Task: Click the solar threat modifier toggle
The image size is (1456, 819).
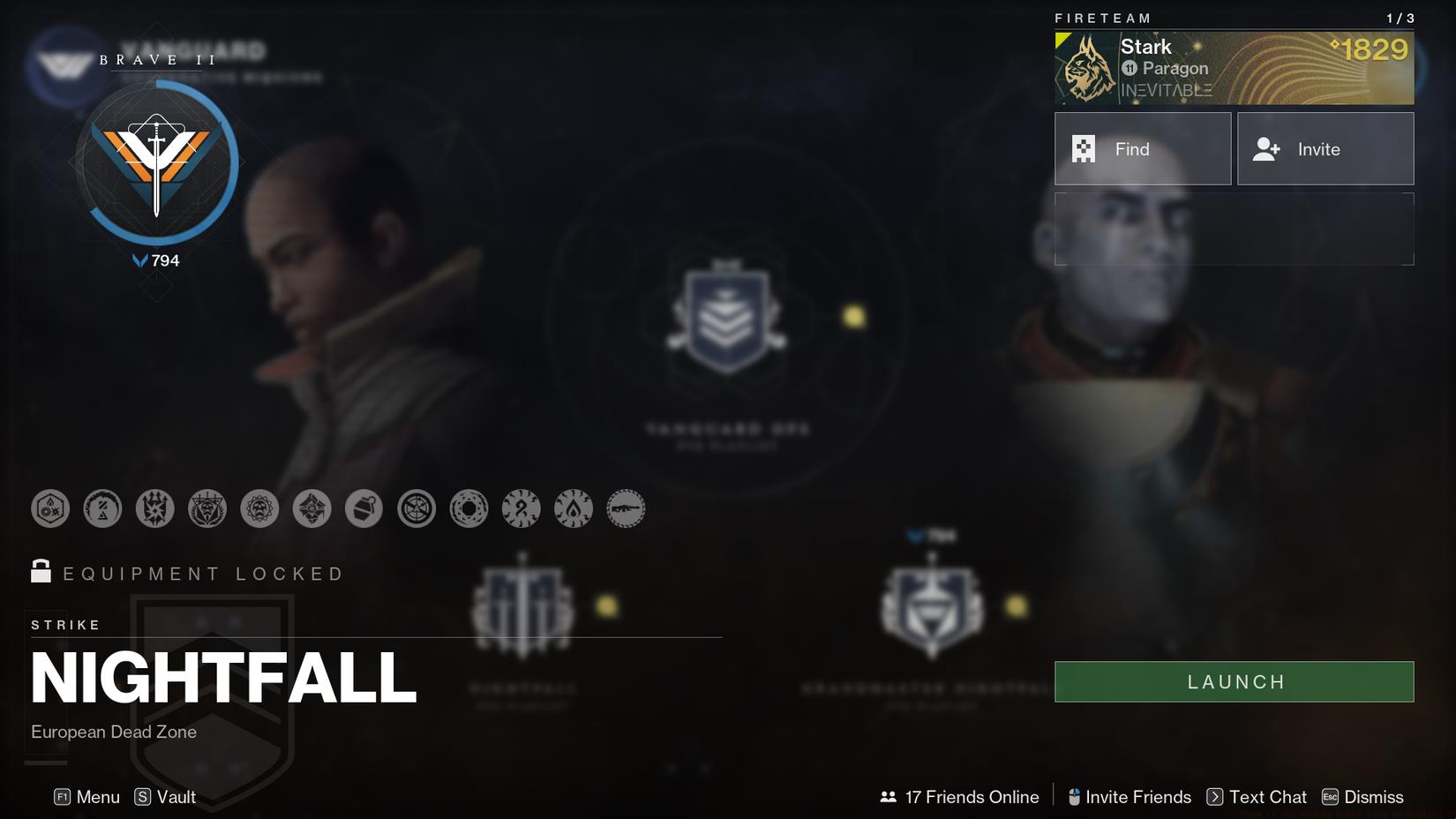Action: [x=575, y=508]
